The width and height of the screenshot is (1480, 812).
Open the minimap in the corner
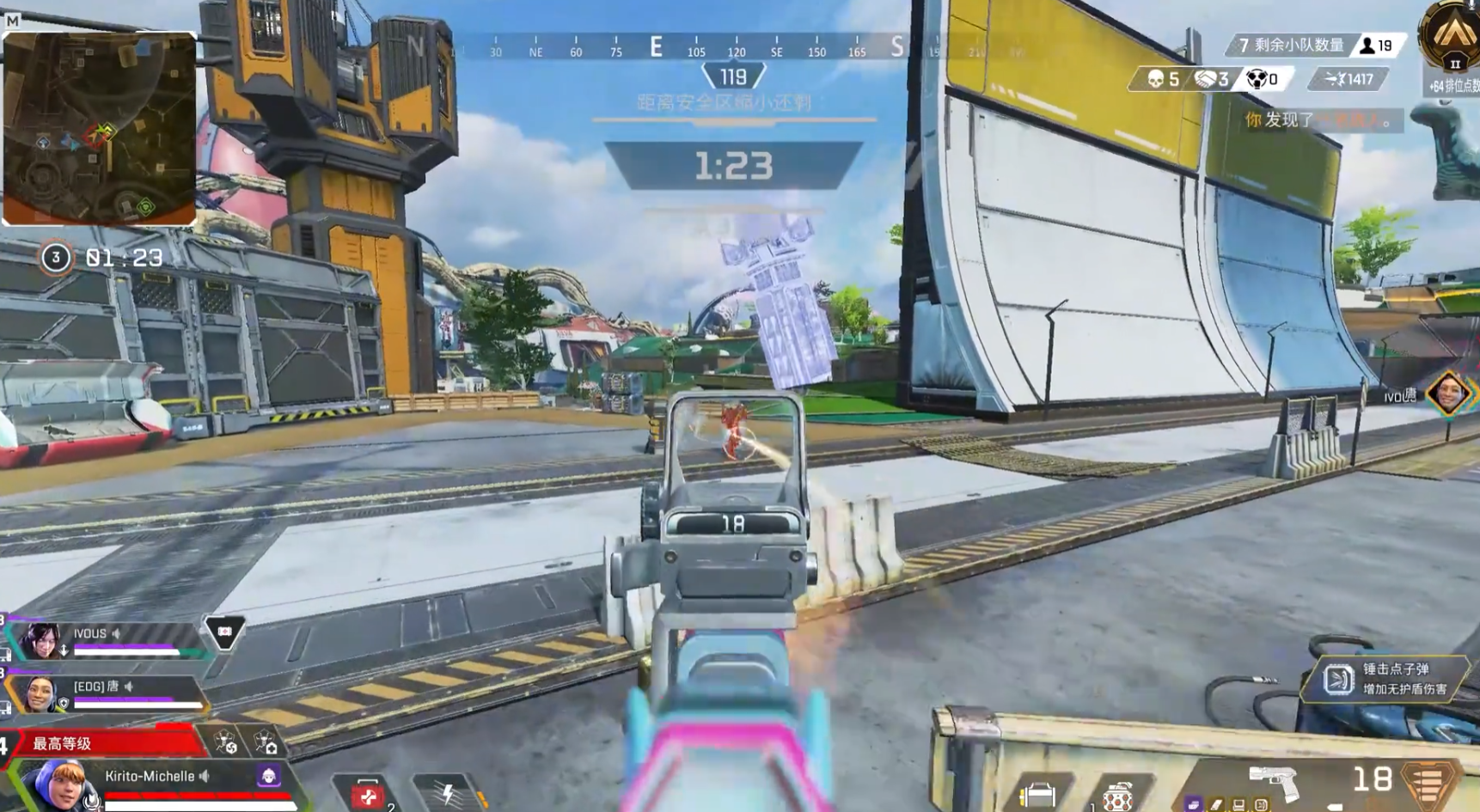click(99, 129)
